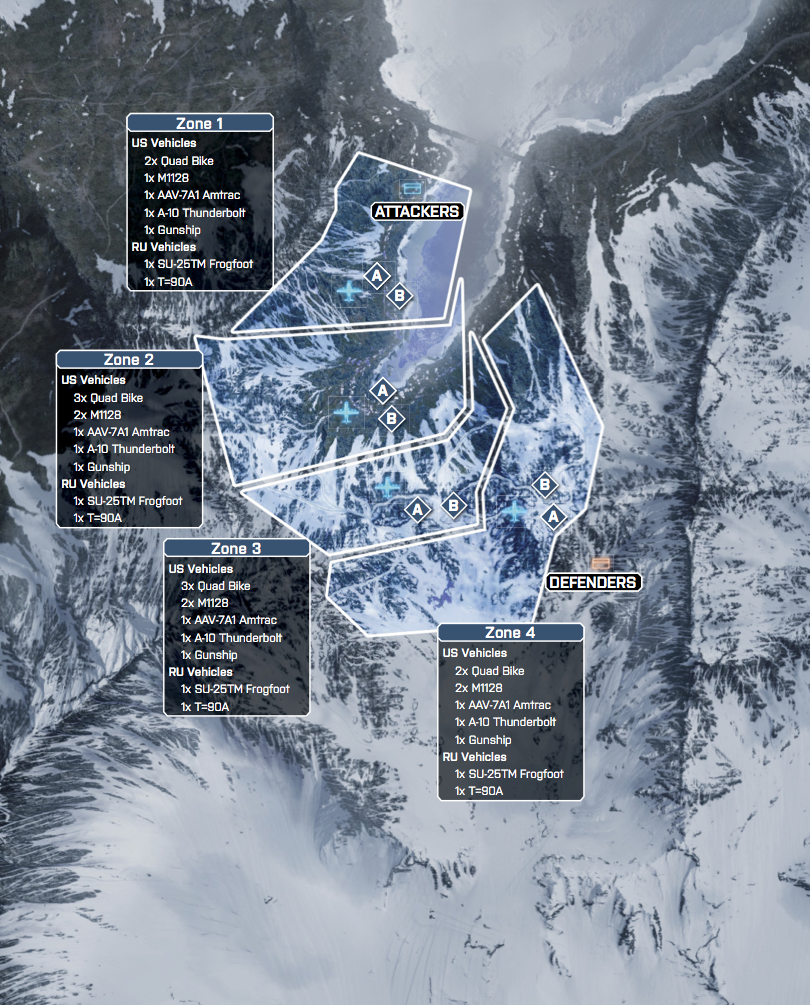The image size is (810, 1005).
Task: Select objective A nearest the ATTACKERS label
Action: pos(377,275)
